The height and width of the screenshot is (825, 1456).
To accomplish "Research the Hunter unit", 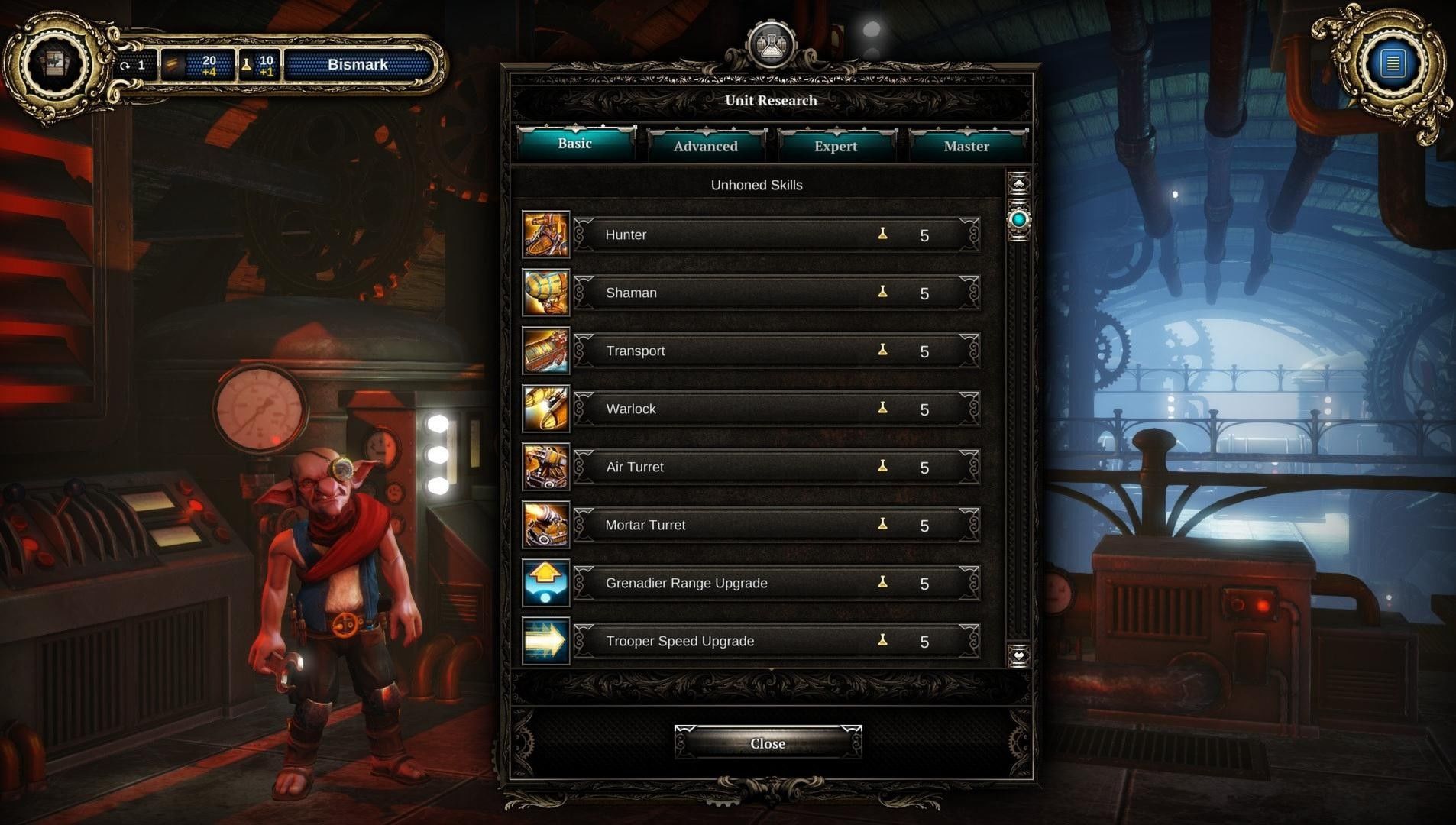I will 775,235.
